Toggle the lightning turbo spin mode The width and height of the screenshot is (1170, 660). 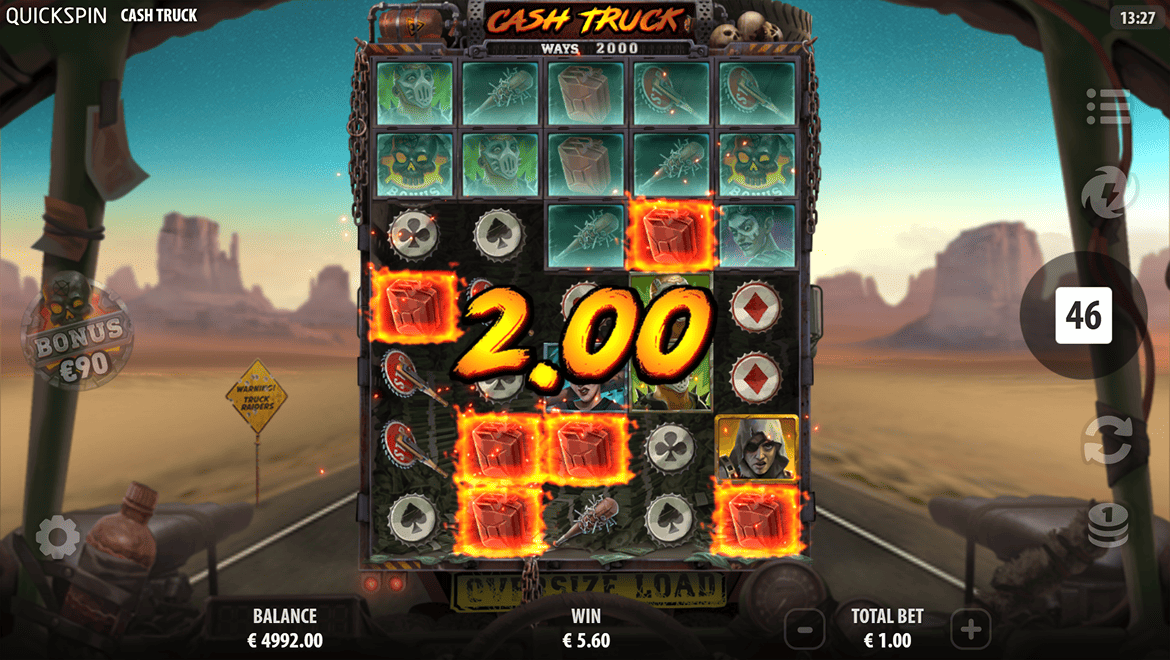click(x=1108, y=190)
